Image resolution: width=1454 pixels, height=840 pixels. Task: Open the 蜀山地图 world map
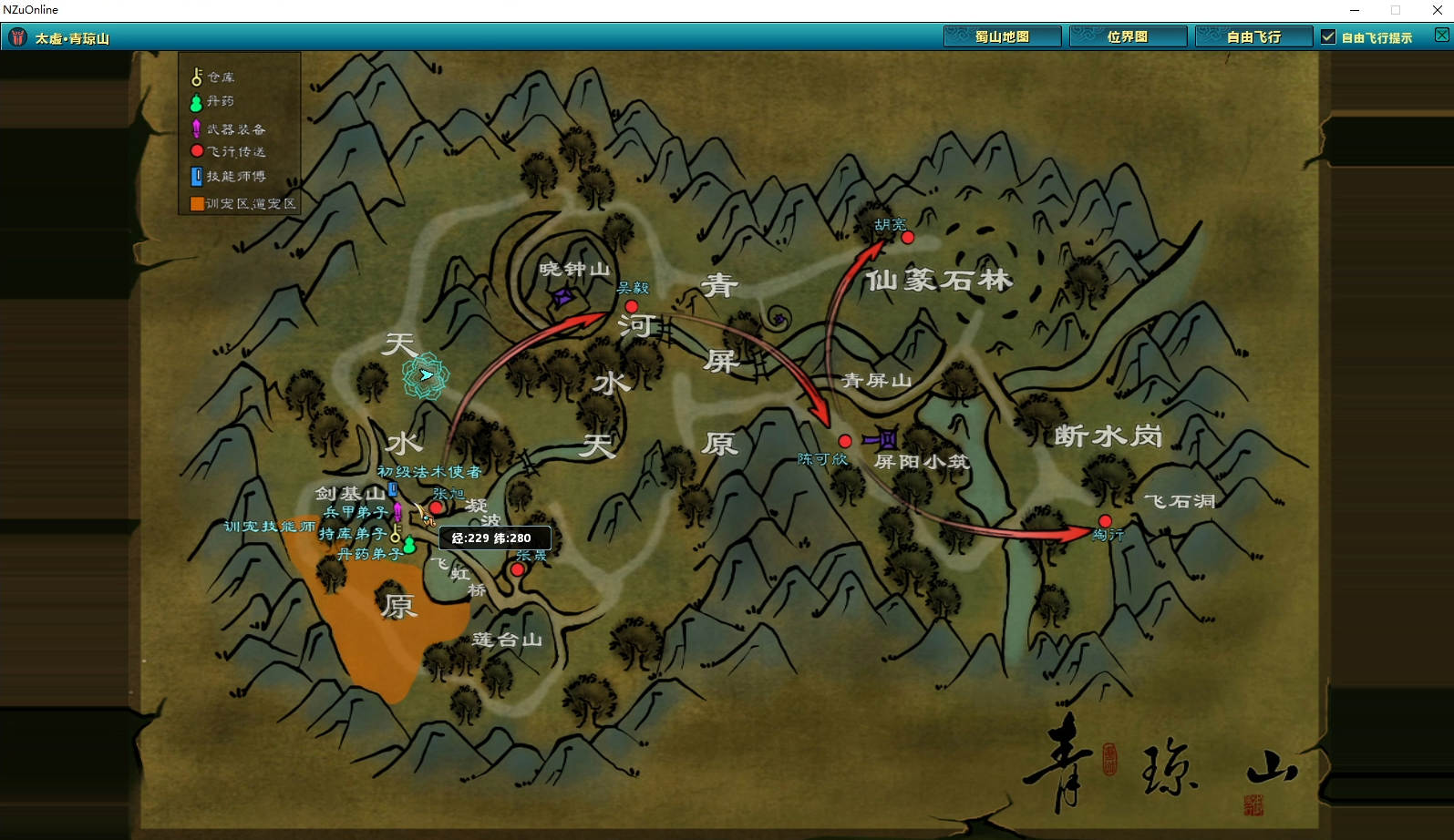[1002, 36]
